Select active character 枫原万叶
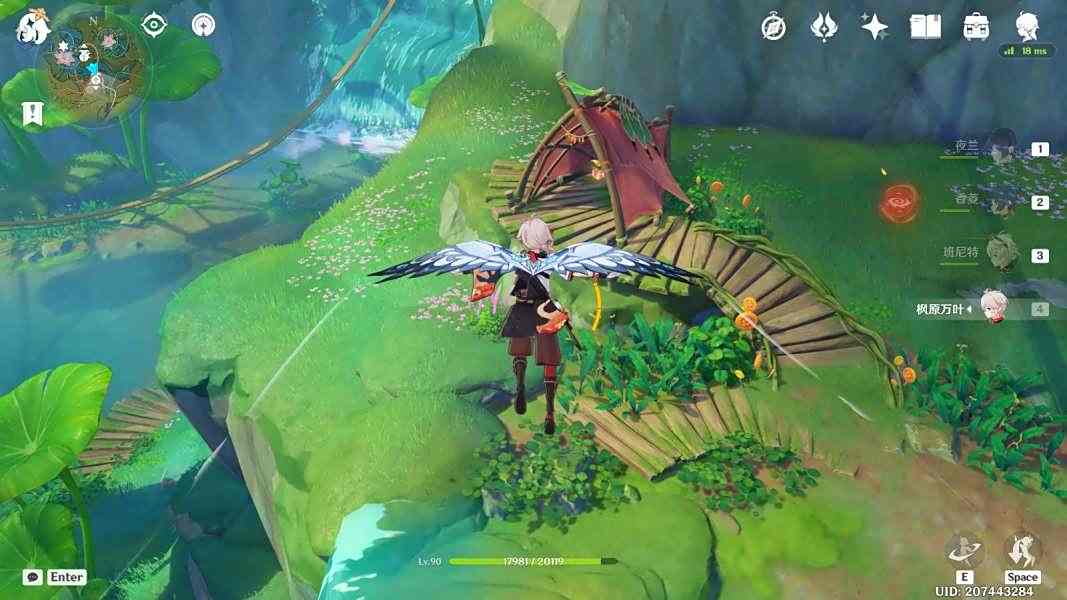The height and width of the screenshot is (600, 1067). click(x=990, y=308)
